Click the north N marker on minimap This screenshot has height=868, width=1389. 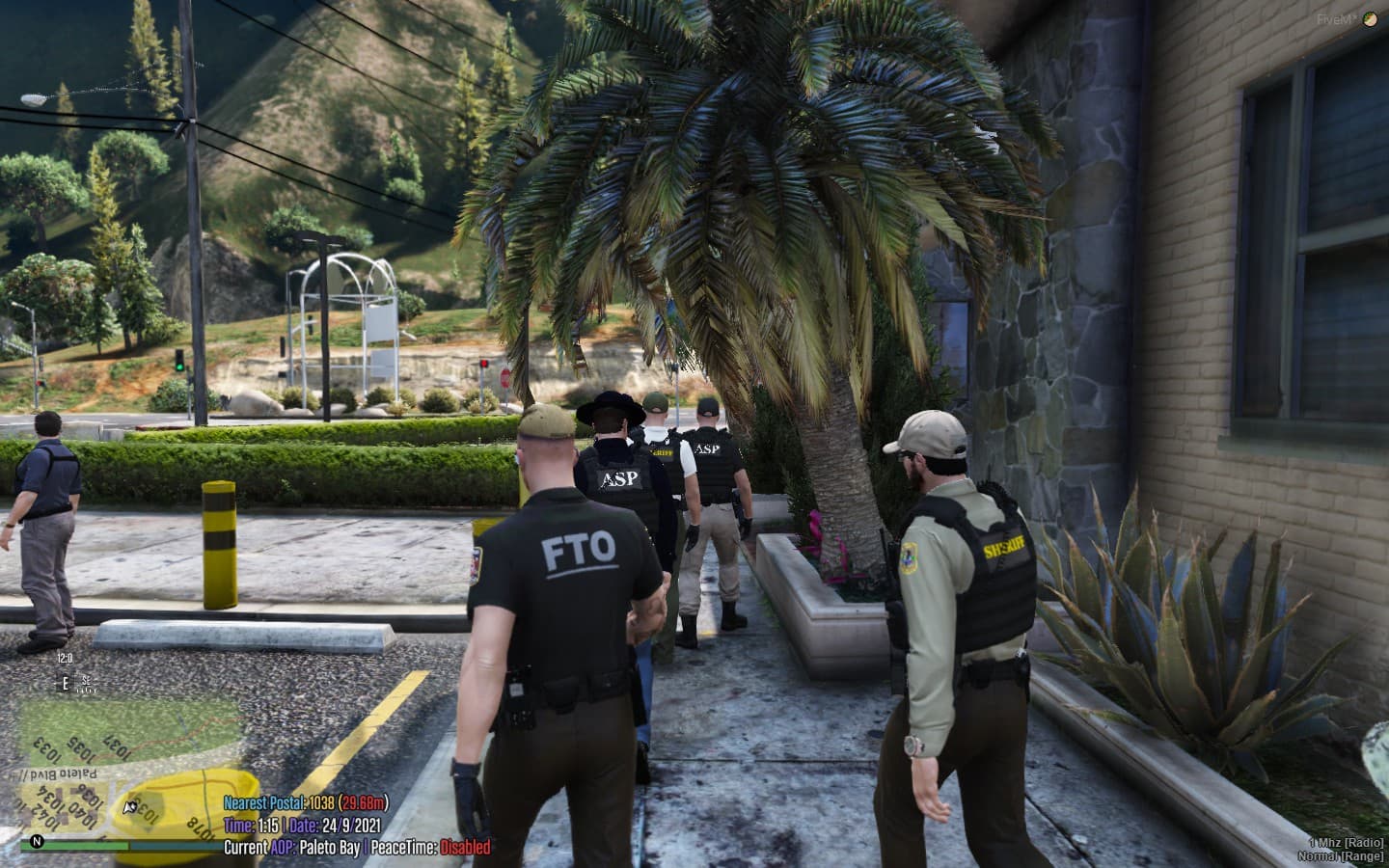(37, 840)
